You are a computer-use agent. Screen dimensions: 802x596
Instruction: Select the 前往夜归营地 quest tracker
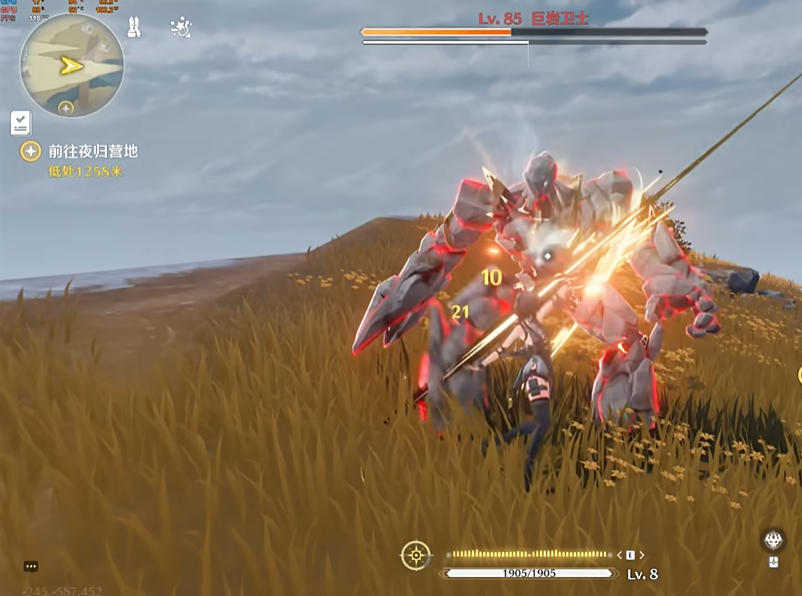tap(92, 151)
